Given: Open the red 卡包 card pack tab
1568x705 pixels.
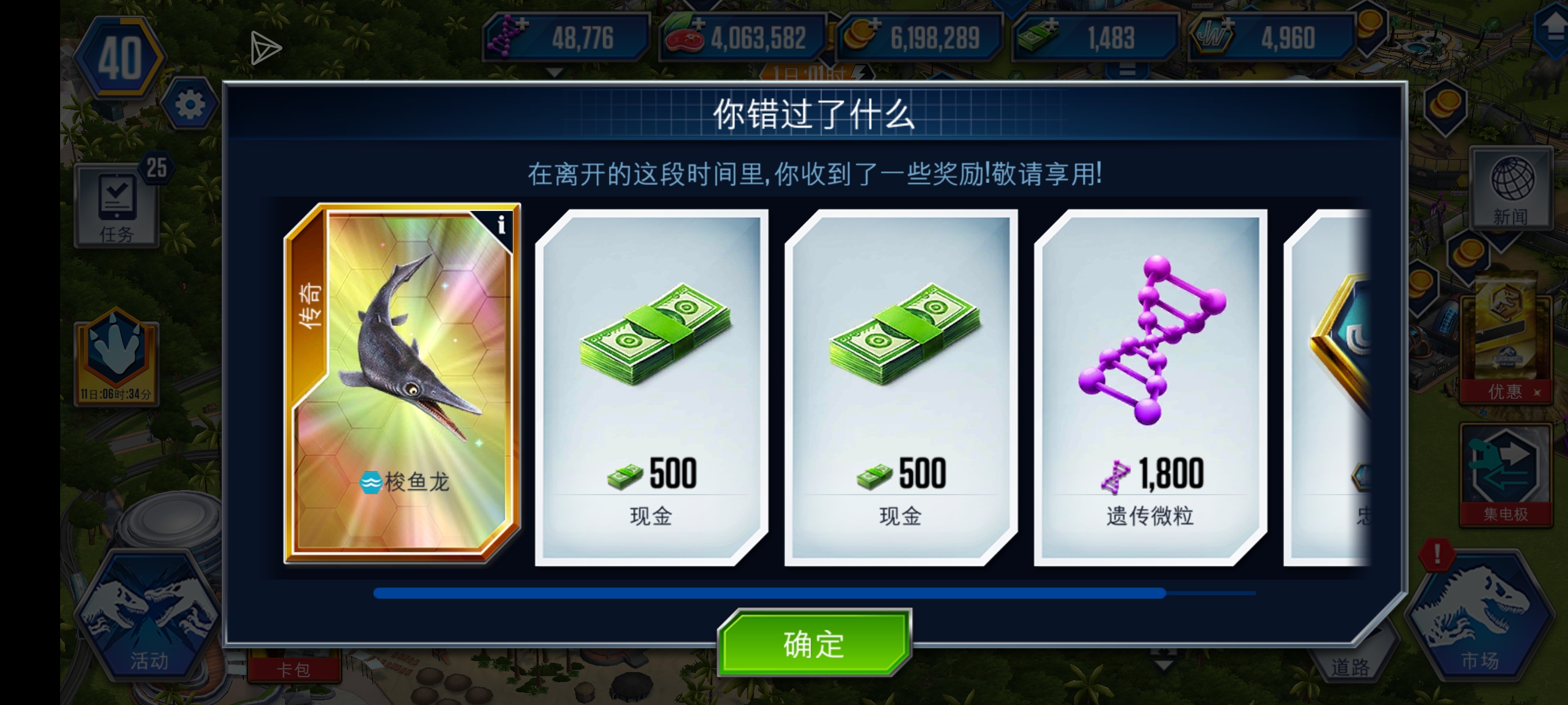Looking at the screenshot, I should click(x=294, y=668).
